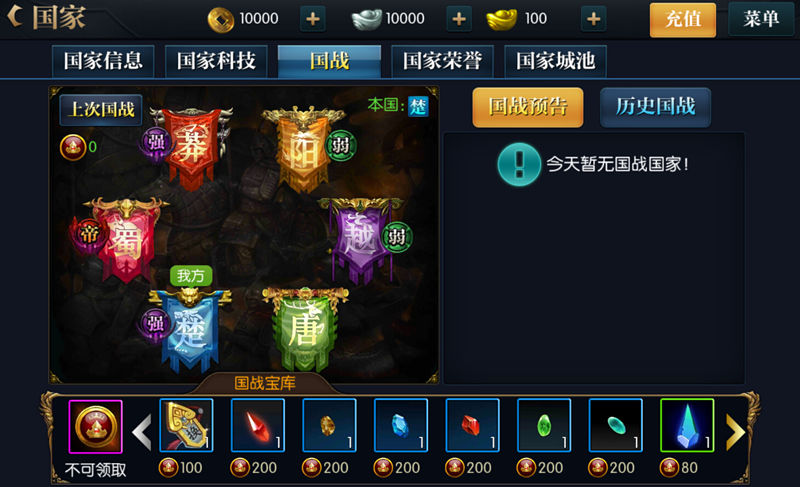
Task: Select the green 唐 nation banner
Action: [x=301, y=328]
